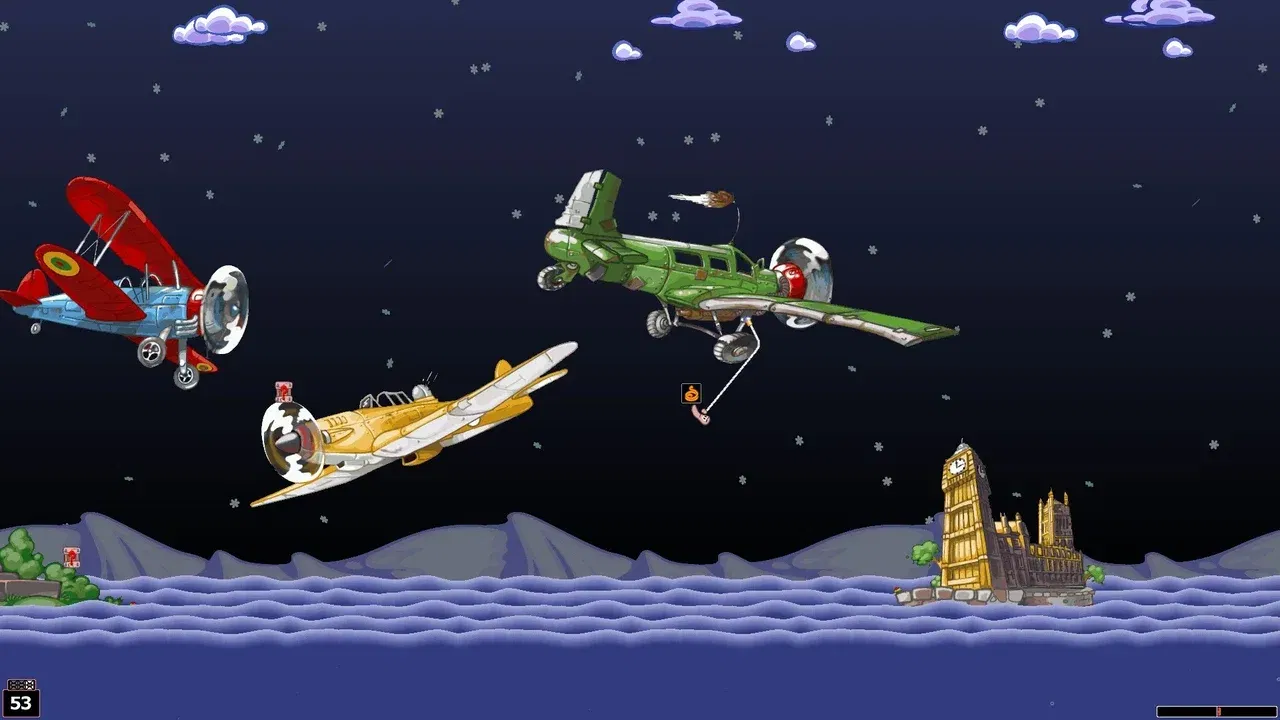Click the orange indicator in the wind meter

1218,713
